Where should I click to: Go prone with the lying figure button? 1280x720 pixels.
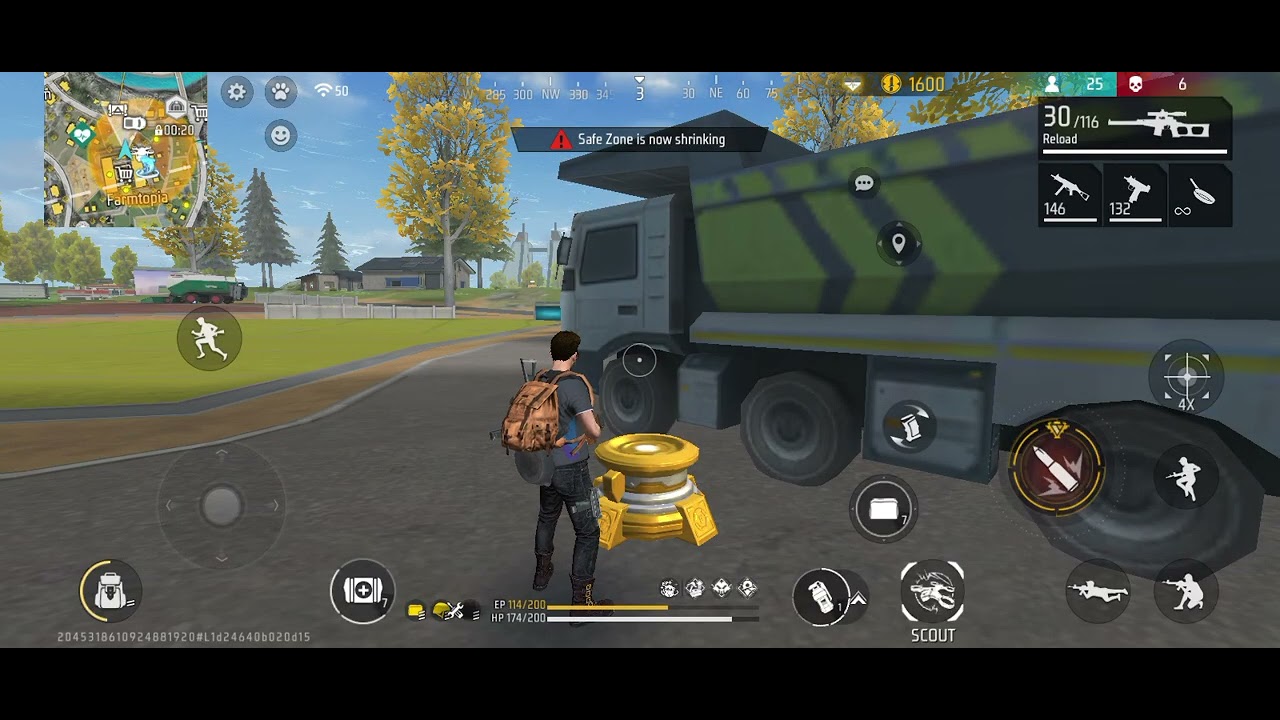pyautogui.click(x=1097, y=591)
